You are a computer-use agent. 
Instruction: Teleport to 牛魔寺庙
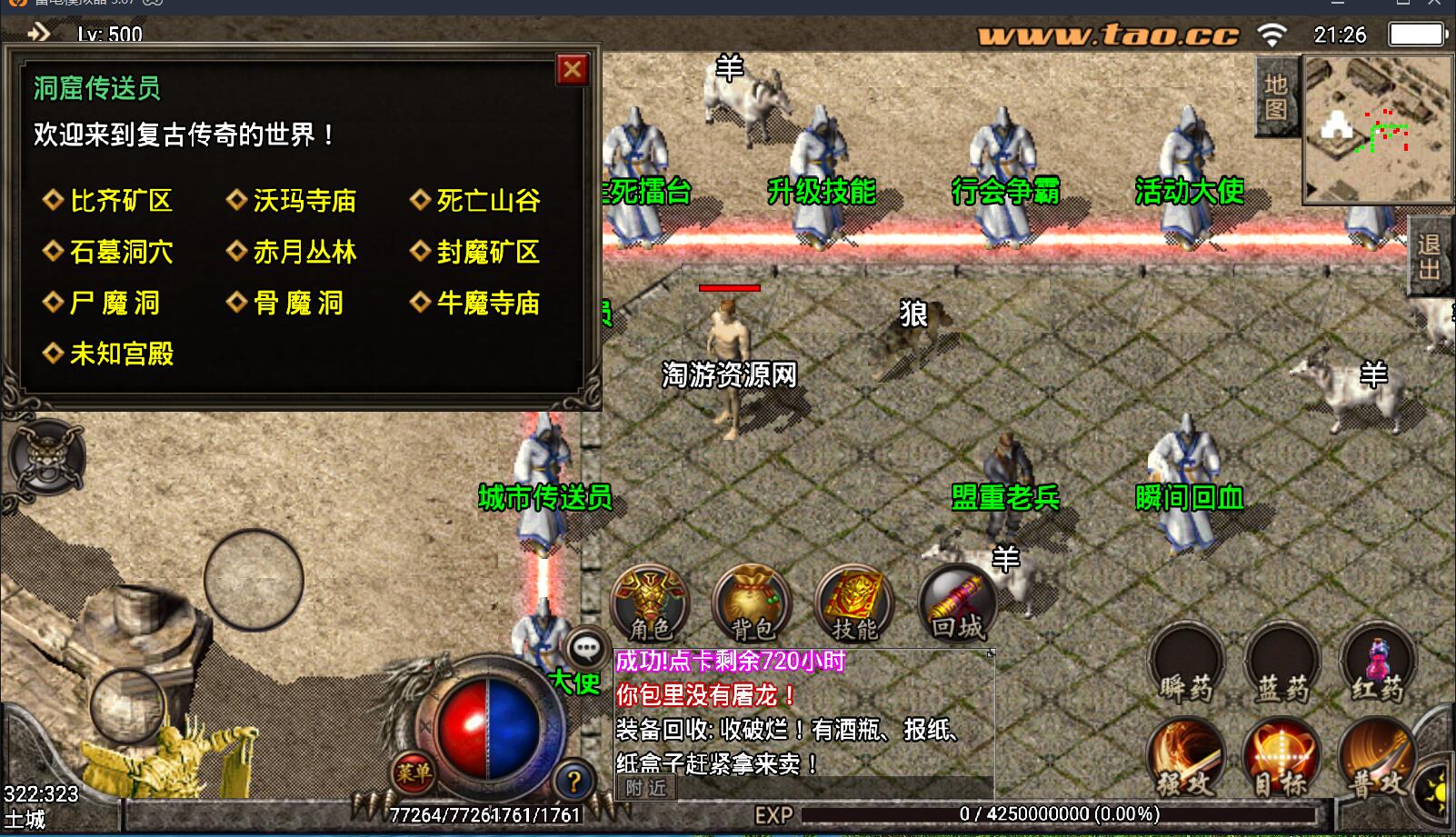[488, 303]
